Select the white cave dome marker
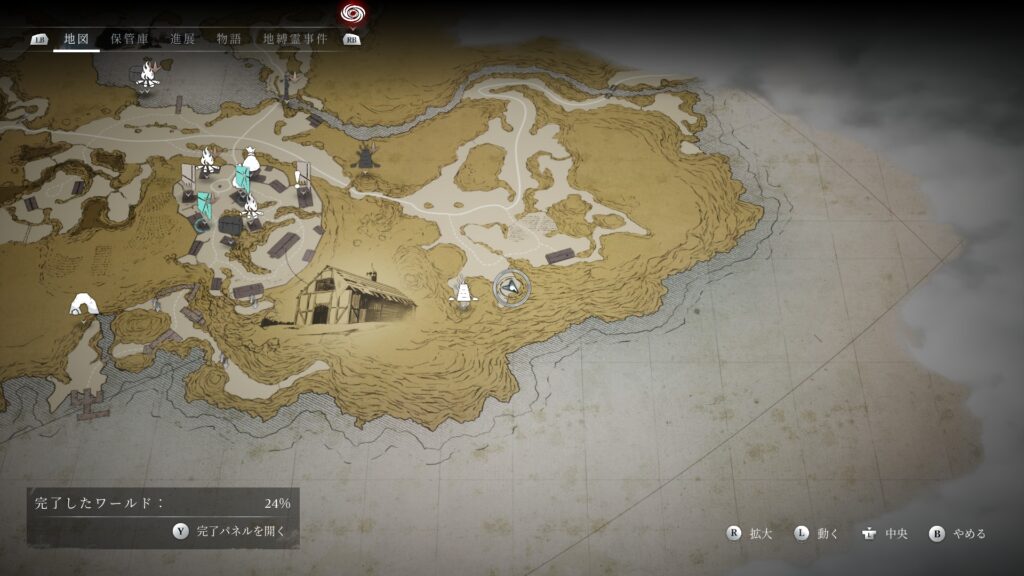This screenshot has width=1024, height=576. pyautogui.click(x=83, y=304)
